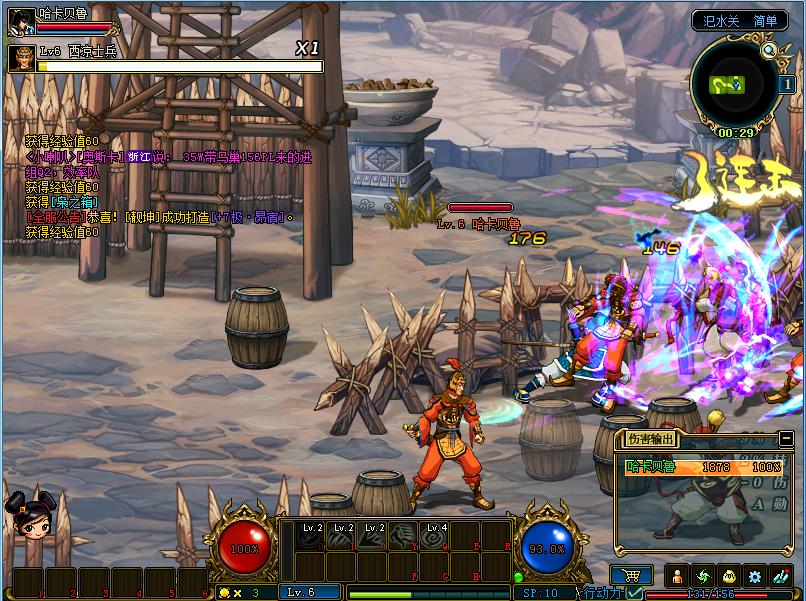Select the player portrait for 哈卡贝鲁
The width and height of the screenshot is (806, 601).
[21, 22]
